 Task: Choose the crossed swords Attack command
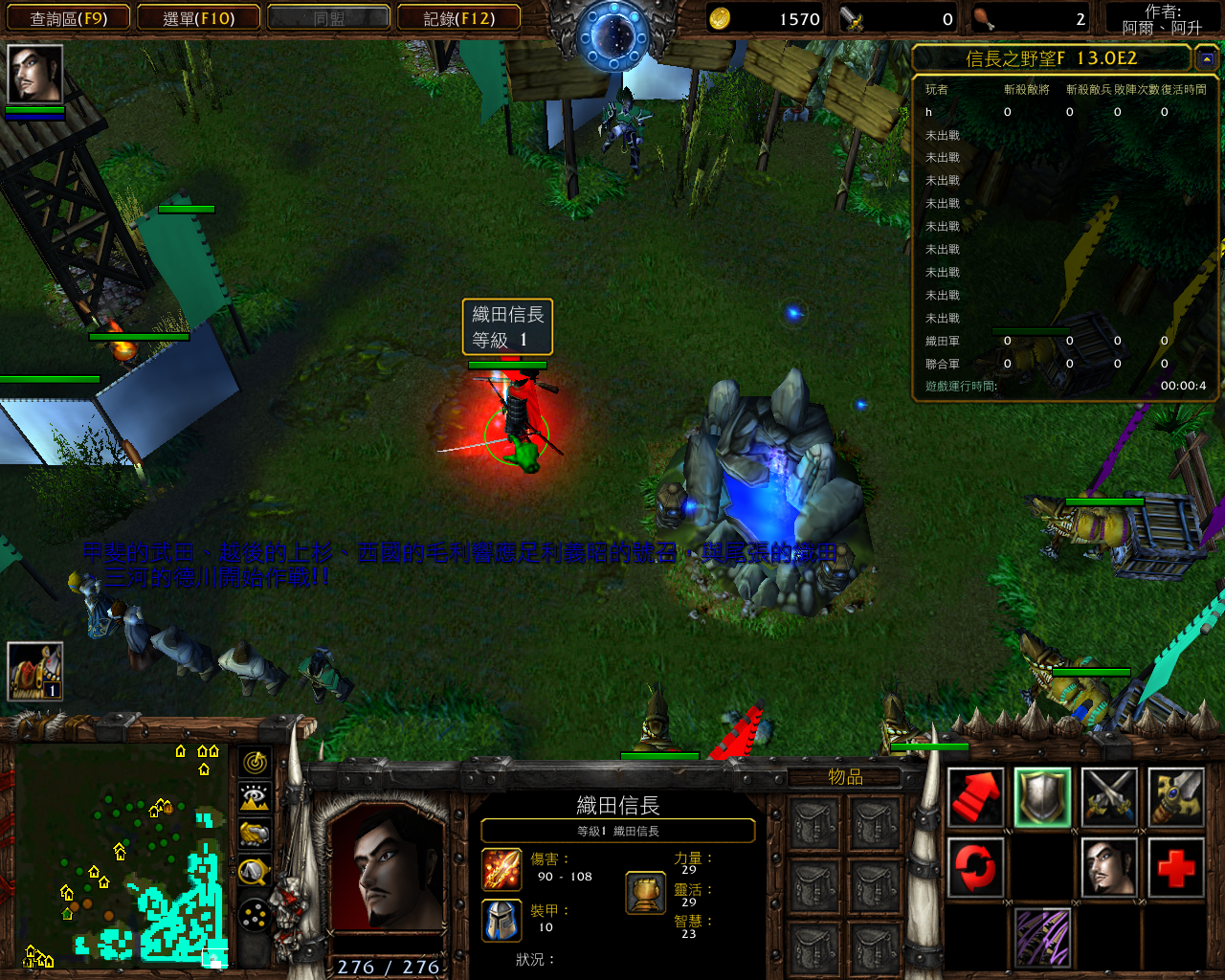[x=1109, y=797]
